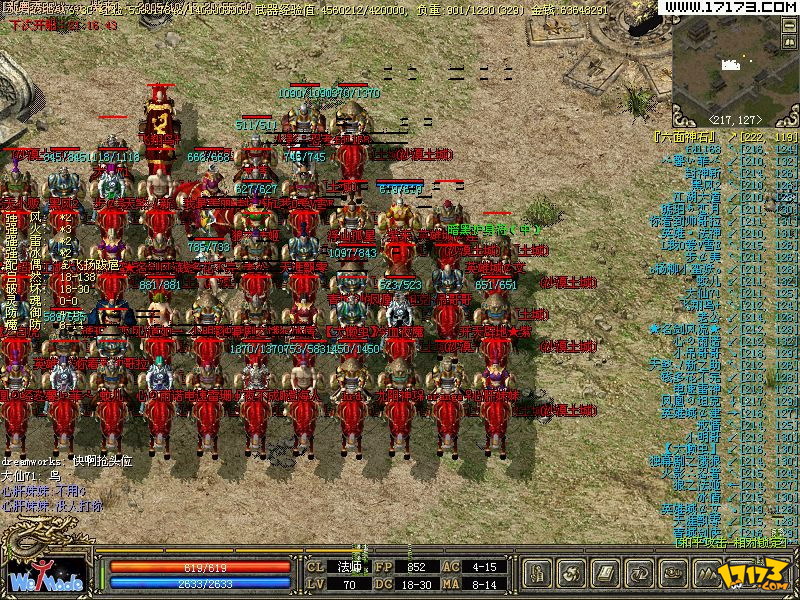Click the looping arrows icon button
The width and height of the screenshot is (800, 600).
(640, 574)
